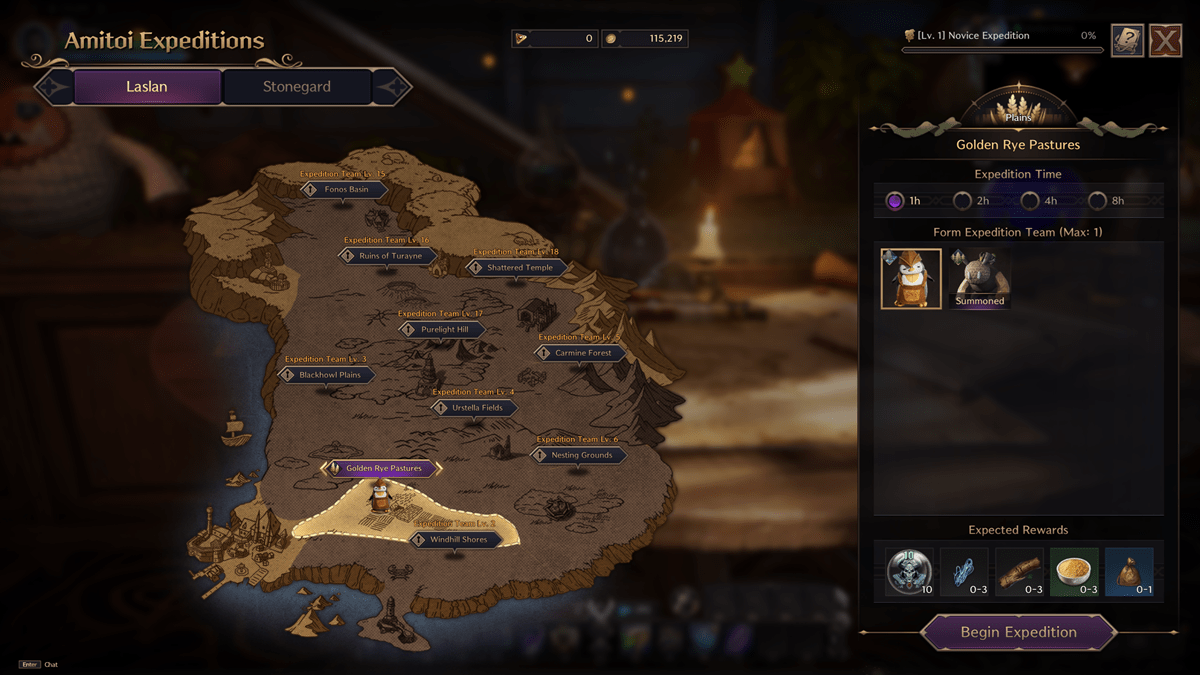Select the Shattered Temple destination

coord(518,268)
